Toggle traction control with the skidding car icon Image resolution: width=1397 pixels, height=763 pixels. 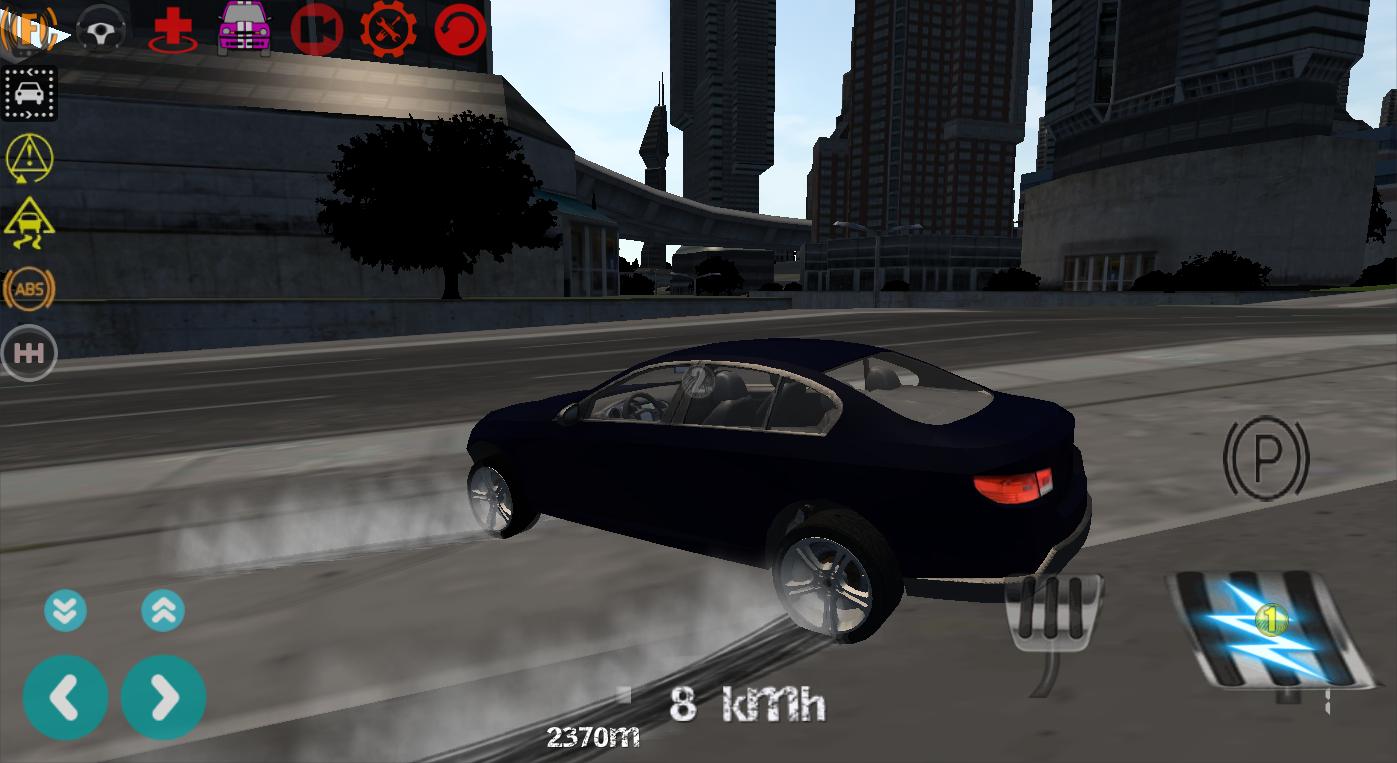(x=29, y=224)
